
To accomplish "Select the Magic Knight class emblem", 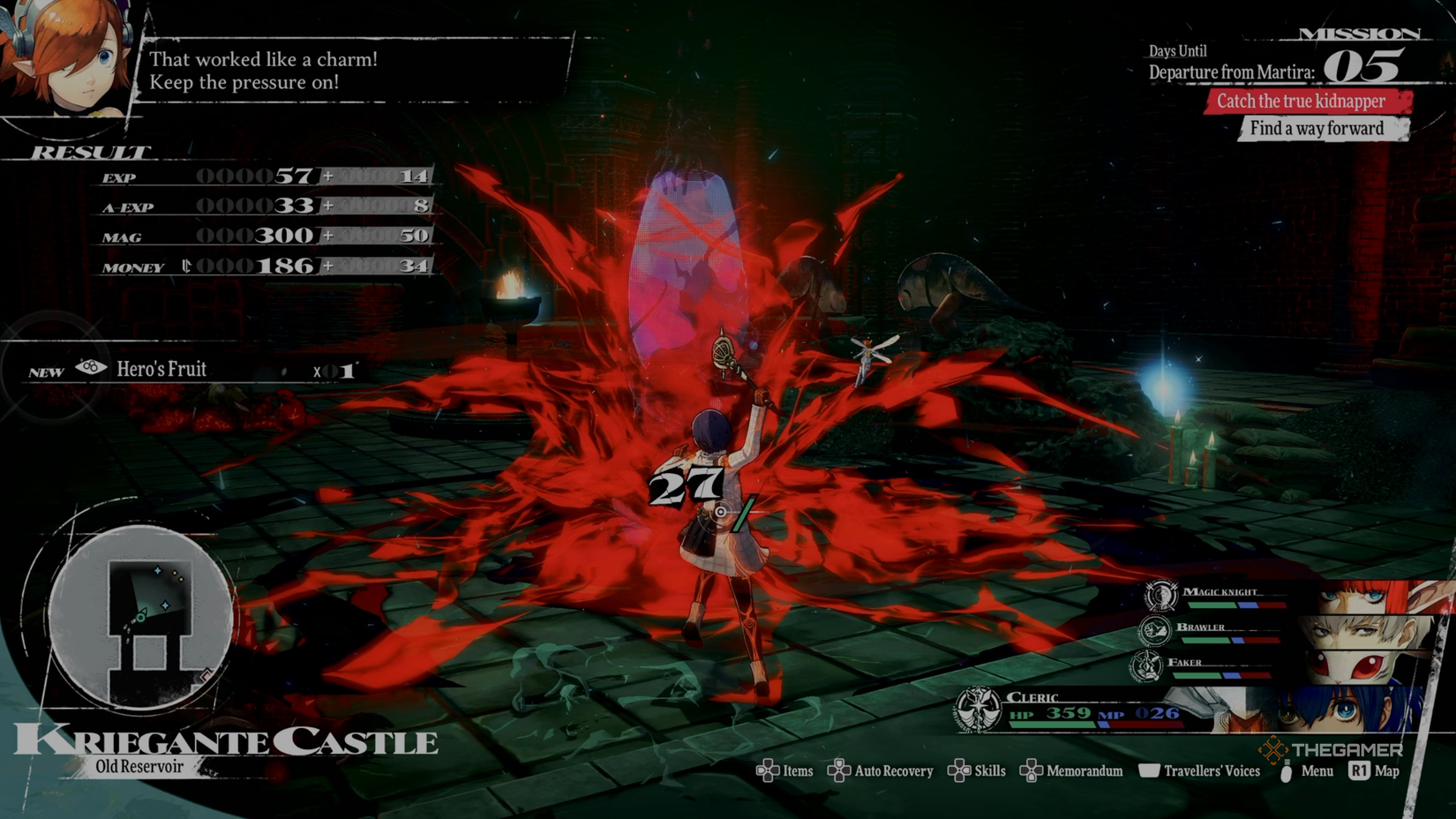I will [1161, 597].
